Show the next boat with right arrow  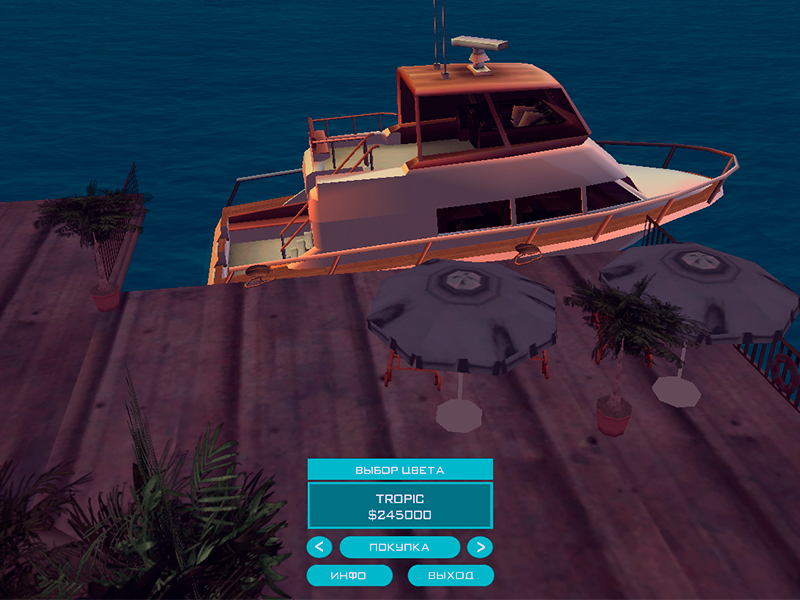tap(480, 547)
